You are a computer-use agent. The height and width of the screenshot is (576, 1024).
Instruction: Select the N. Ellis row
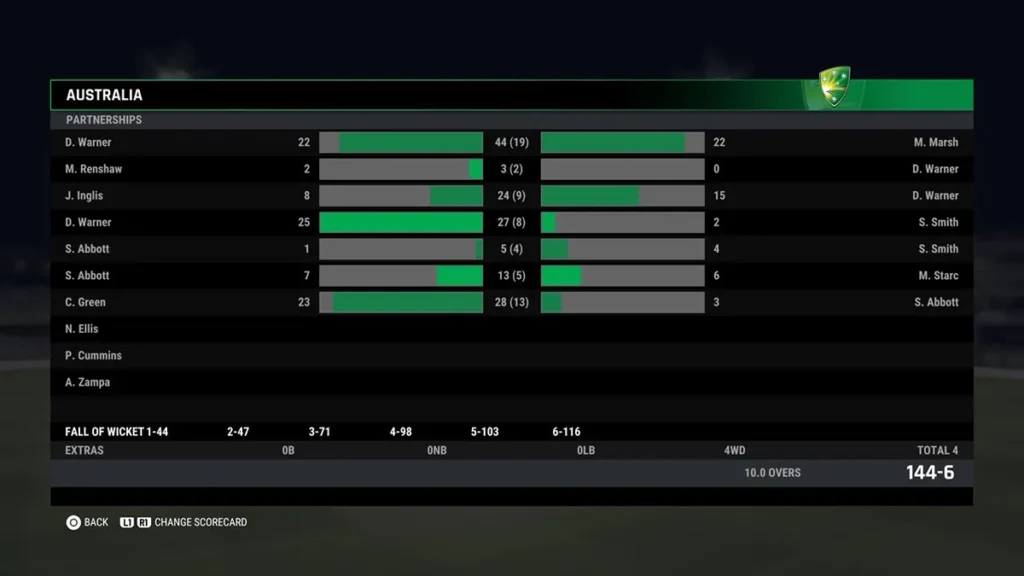82,329
